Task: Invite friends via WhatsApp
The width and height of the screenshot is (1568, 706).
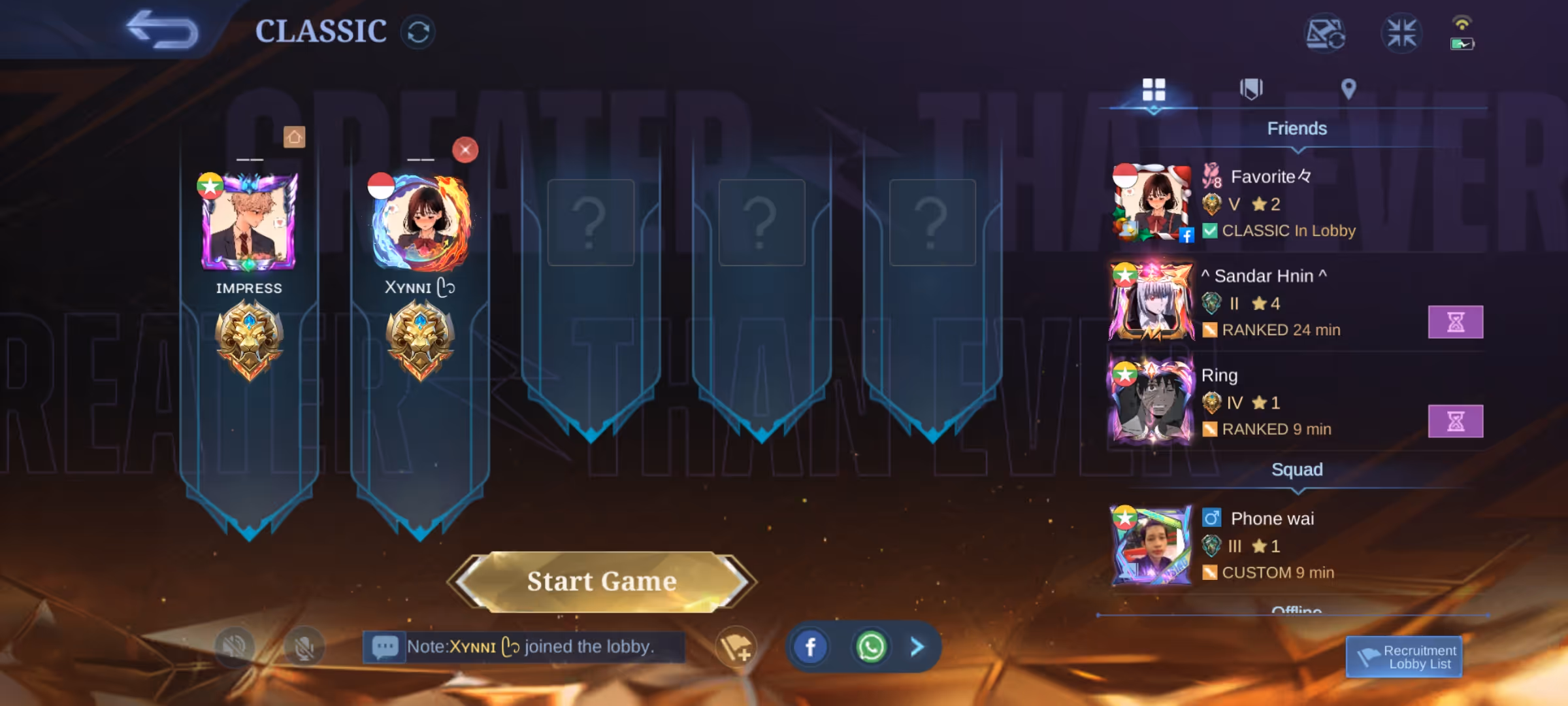Action: 870,647
